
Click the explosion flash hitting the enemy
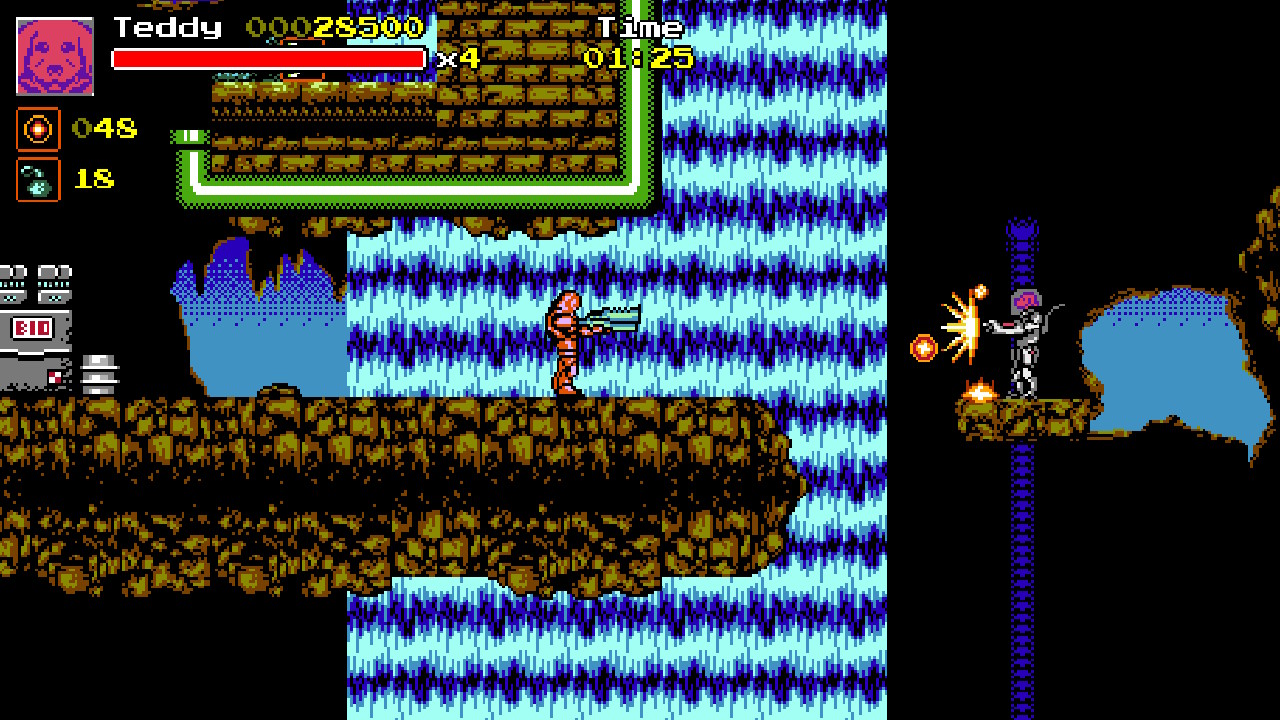[x=965, y=330]
